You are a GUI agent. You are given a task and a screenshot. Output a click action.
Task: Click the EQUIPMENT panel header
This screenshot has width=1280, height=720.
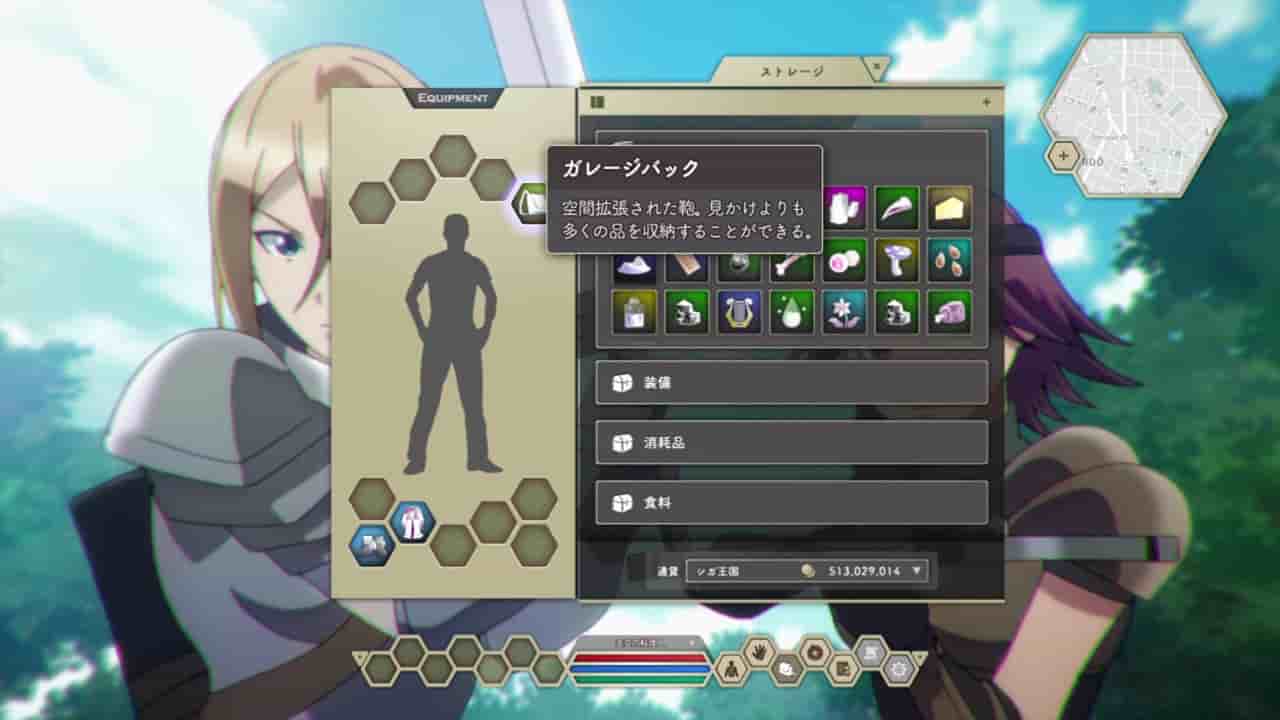pyautogui.click(x=452, y=98)
